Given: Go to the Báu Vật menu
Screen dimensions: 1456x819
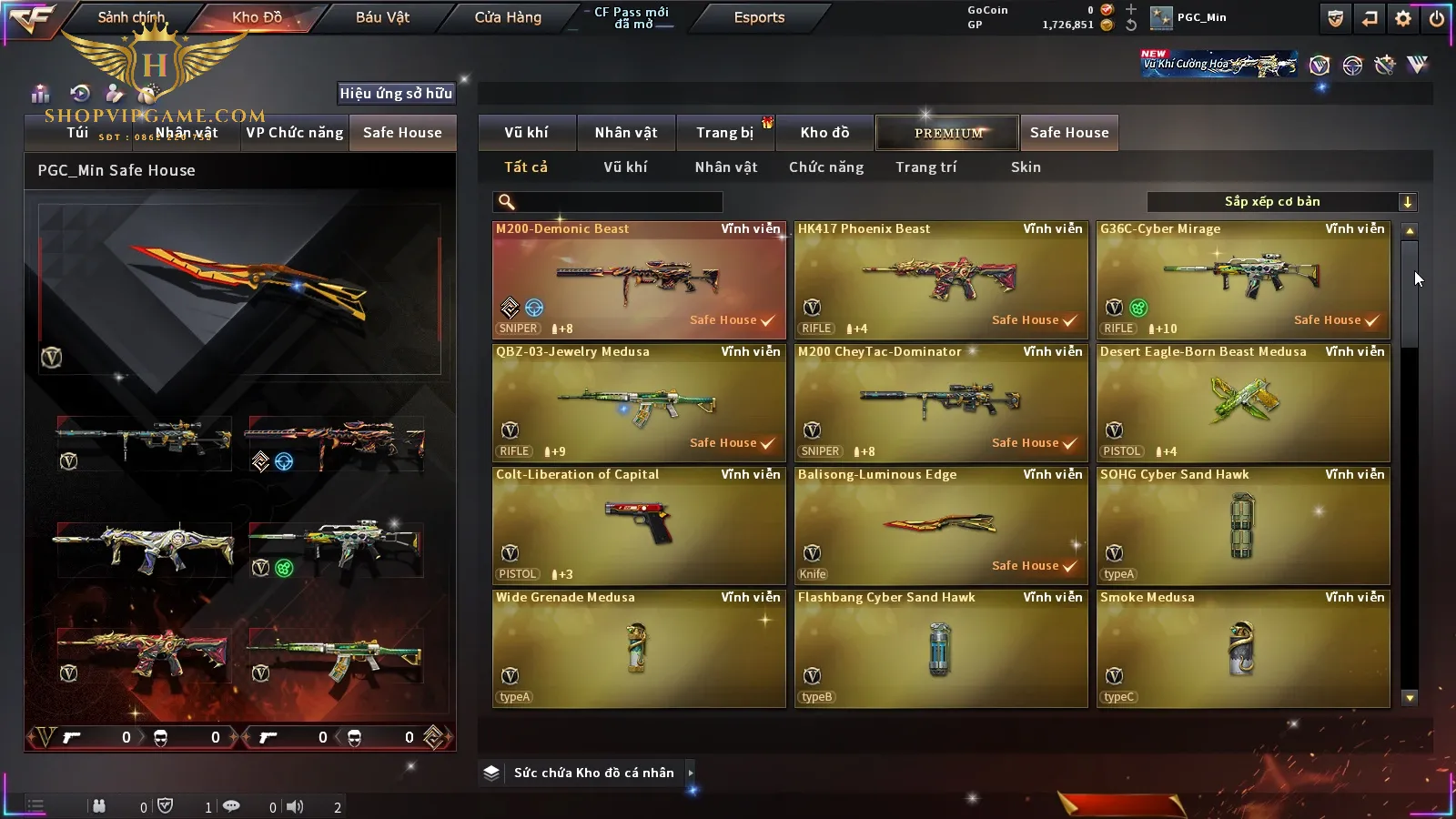Looking at the screenshot, I should [382, 17].
